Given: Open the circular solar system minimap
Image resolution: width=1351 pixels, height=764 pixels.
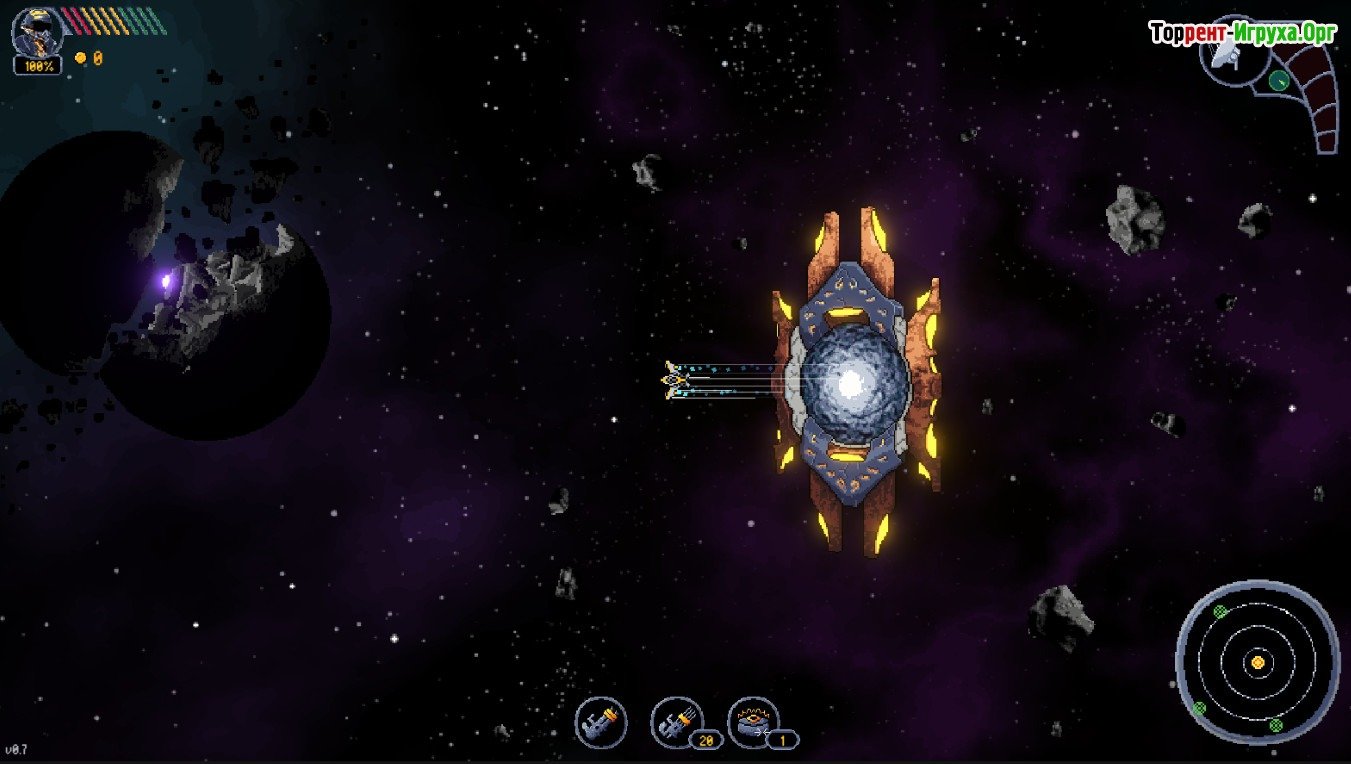Looking at the screenshot, I should pyautogui.click(x=1257, y=661).
